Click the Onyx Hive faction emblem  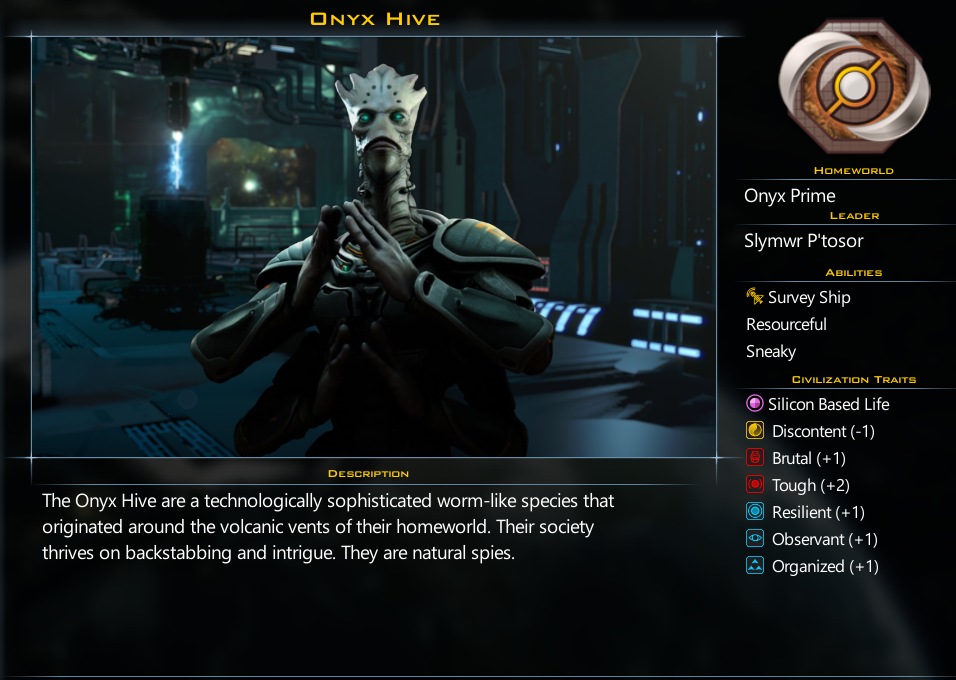click(853, 87)
